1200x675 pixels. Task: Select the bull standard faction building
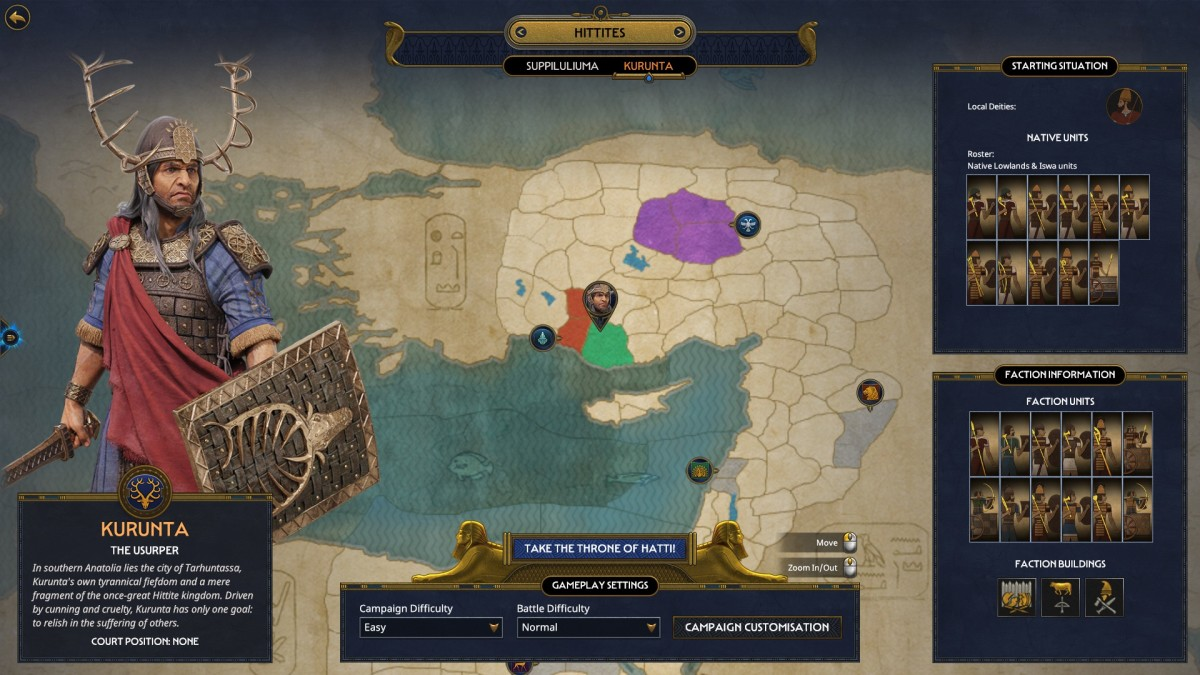click(x=1060, y=597)
